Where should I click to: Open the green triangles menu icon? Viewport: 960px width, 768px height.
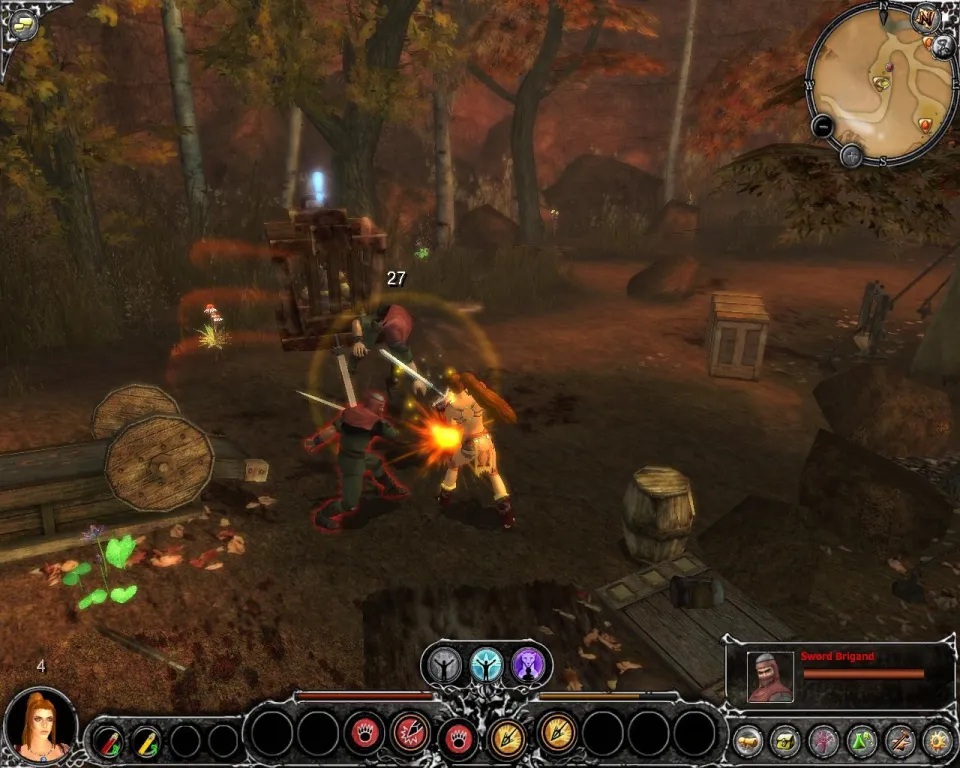click(x=861, y=740)
